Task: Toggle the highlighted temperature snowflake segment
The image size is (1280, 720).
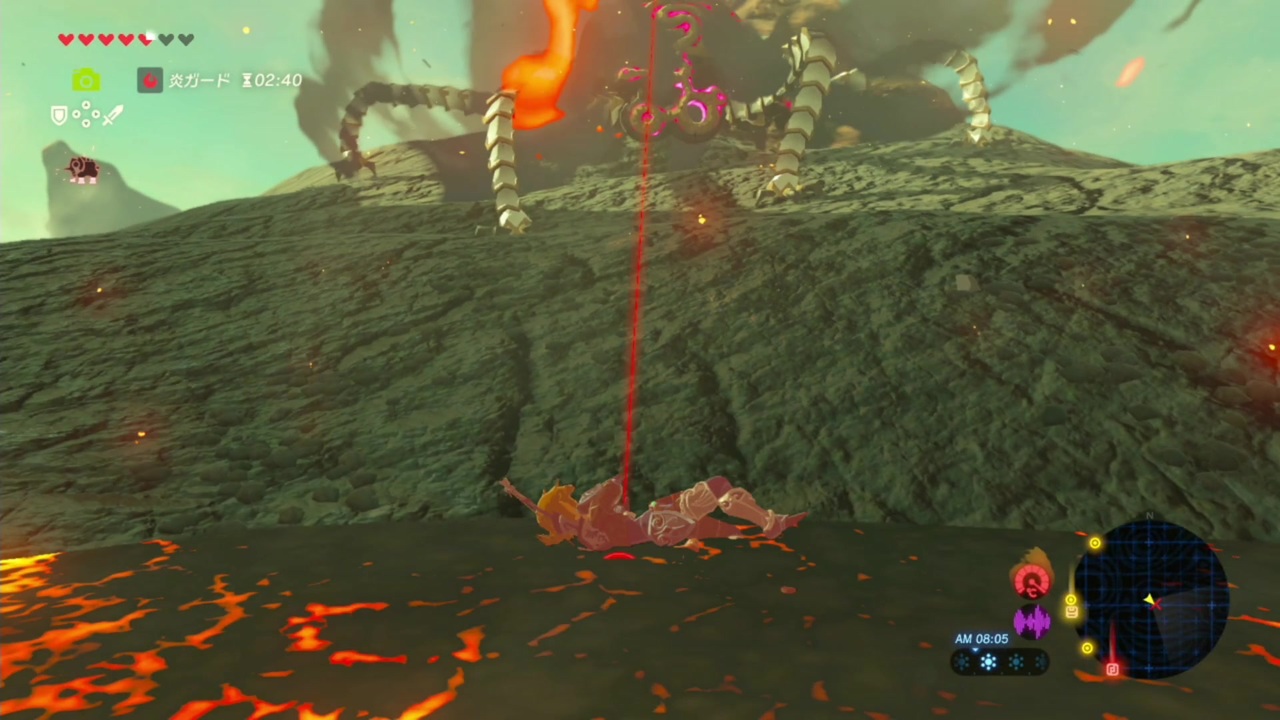Action: click(x=988, y=660)
